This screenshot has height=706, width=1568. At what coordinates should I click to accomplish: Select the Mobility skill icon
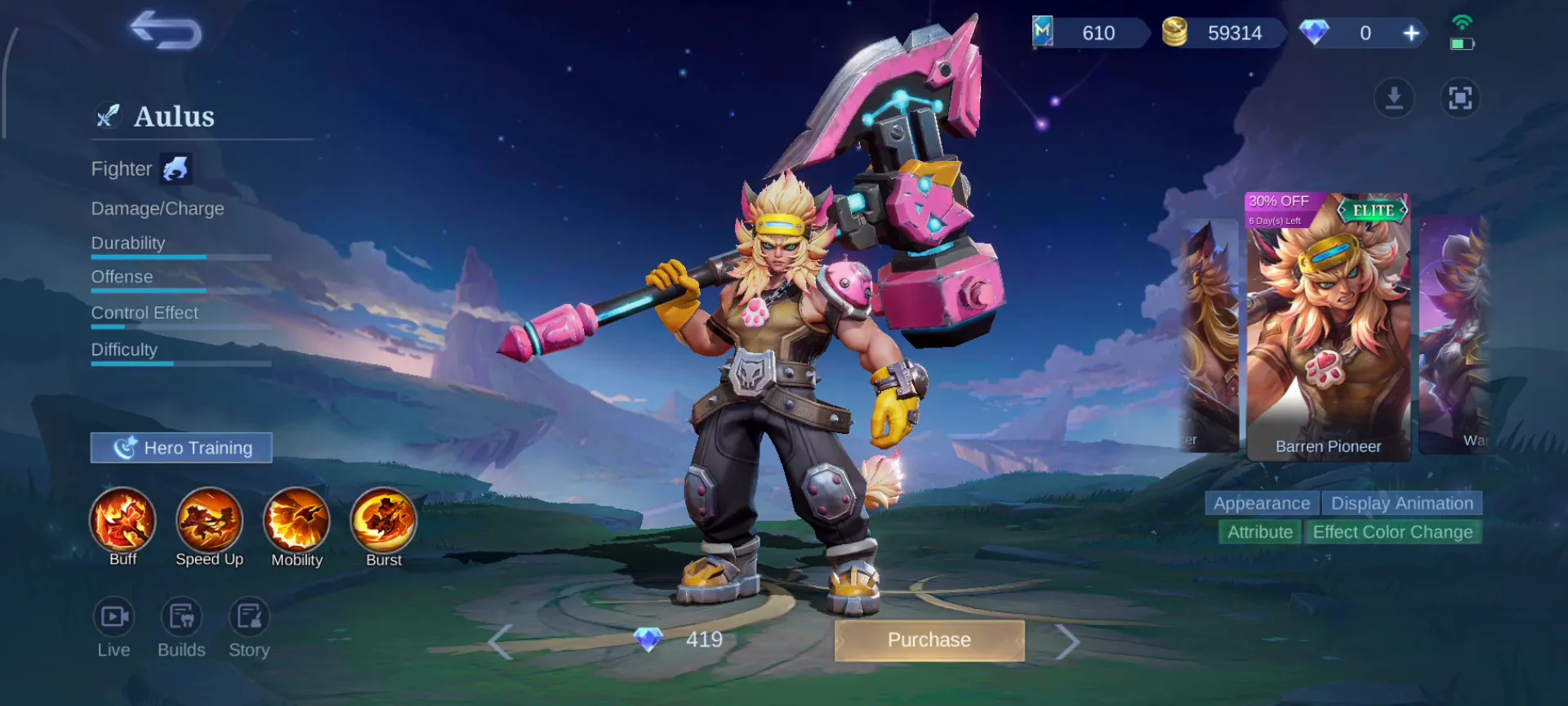click(x=296, y=521)
